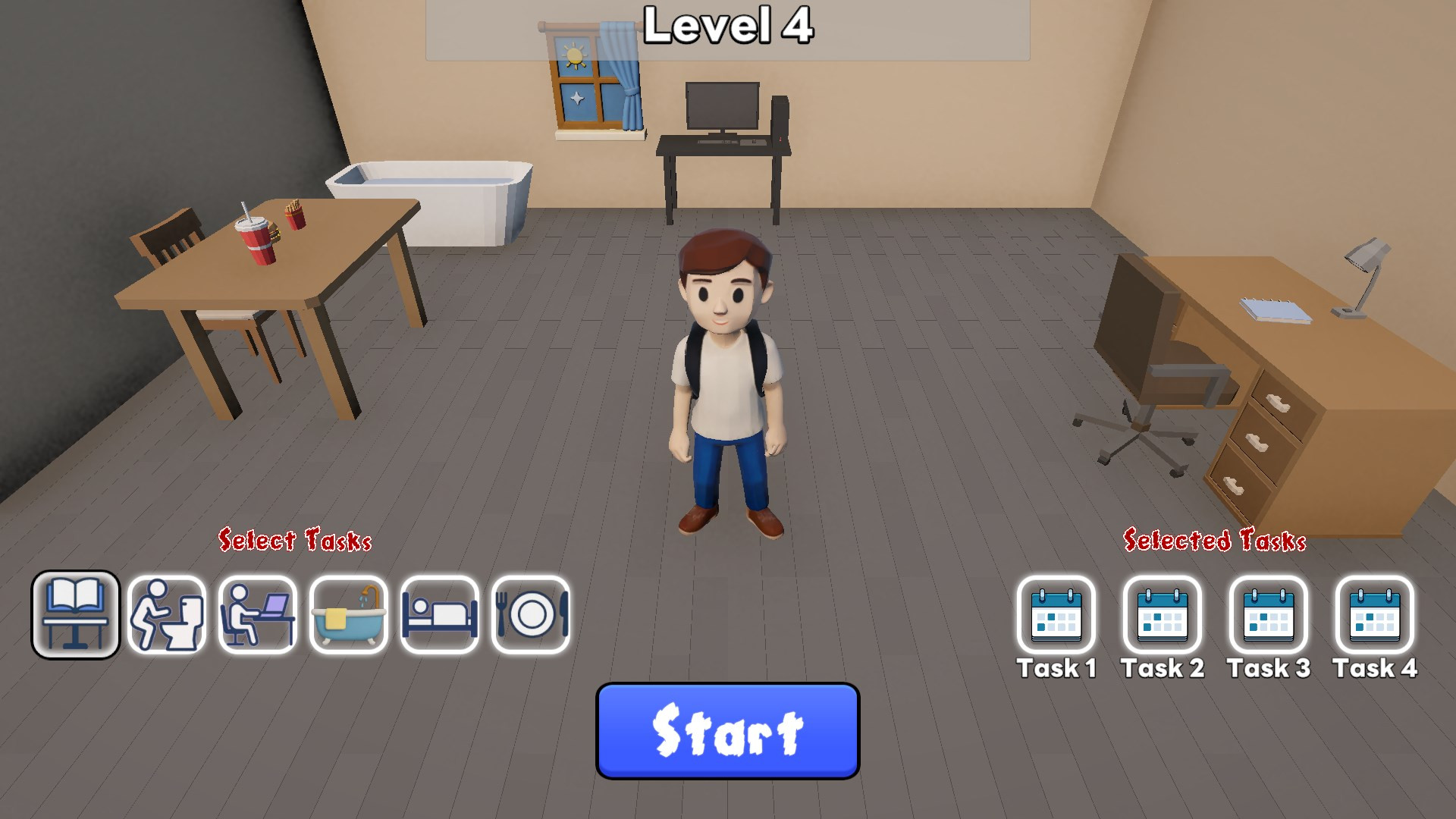The height and width of the screenshot is (819, 1456).
Task: Choose the toilet task icon
Action: 167,615
